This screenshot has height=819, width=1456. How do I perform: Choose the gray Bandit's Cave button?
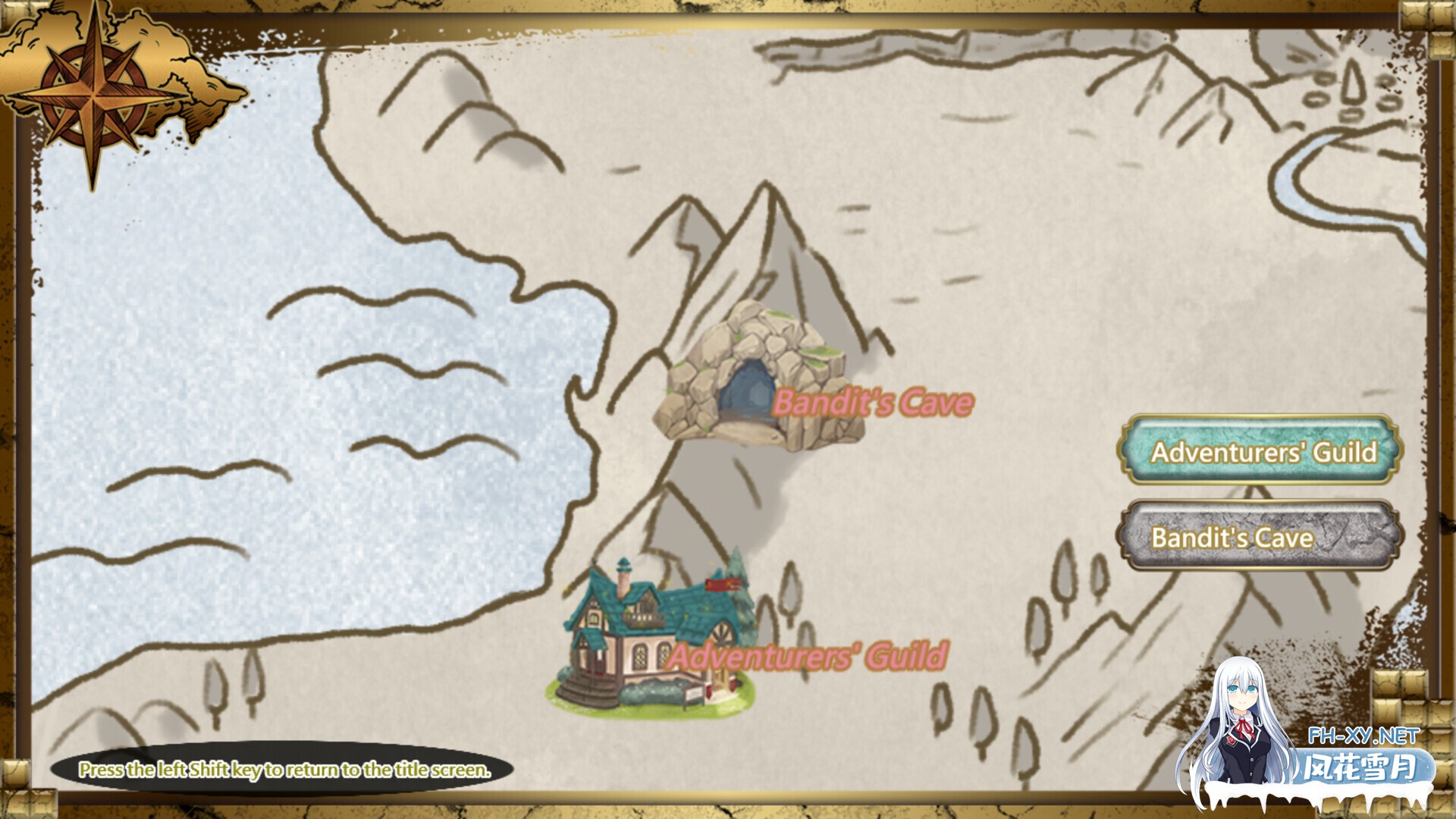click(1260, 536)
